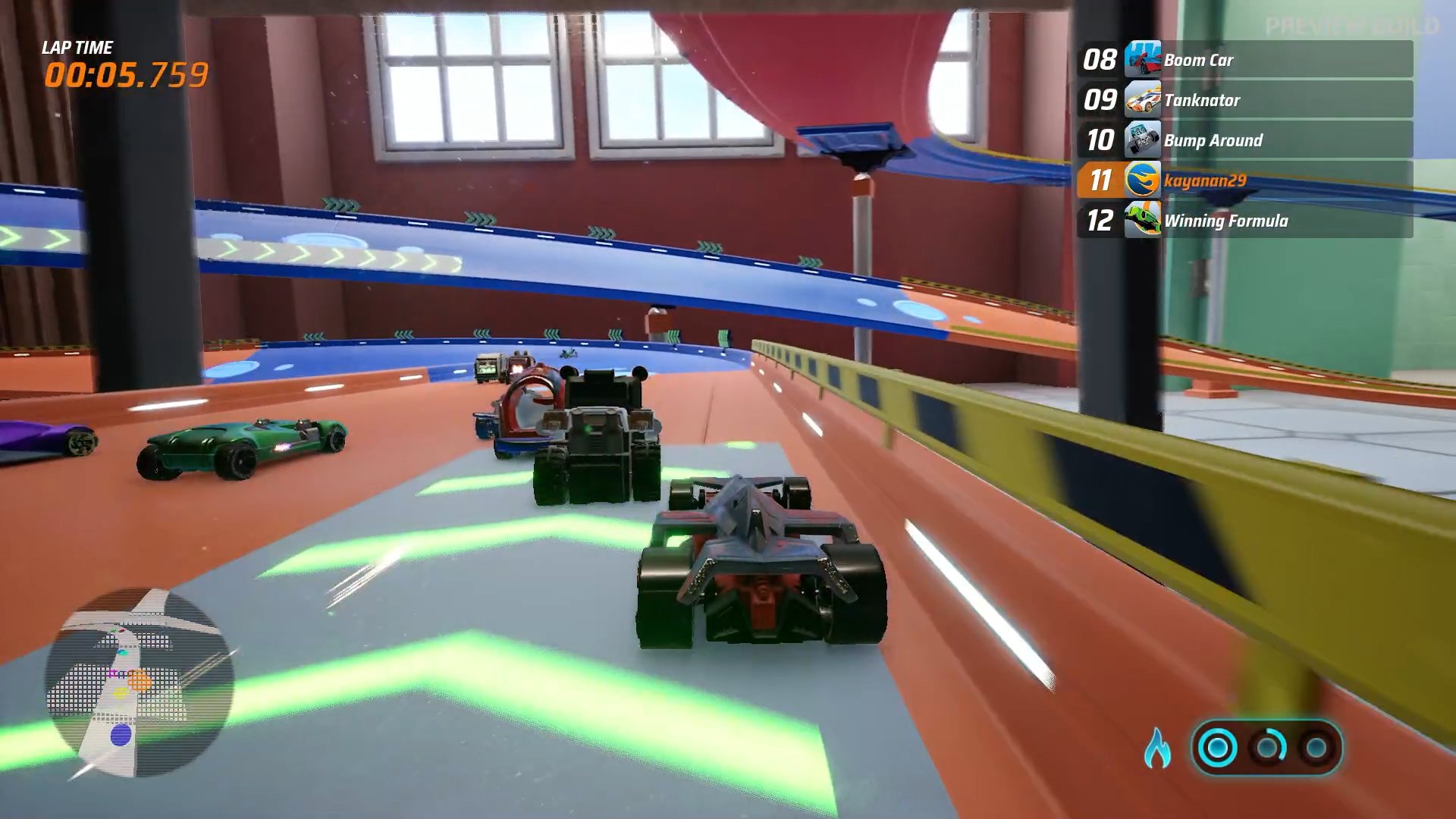The width and height of the screenshot is (1456, 819).
Task: Select the Boom Car avatar icon
Action: (x=1145, y=60)
